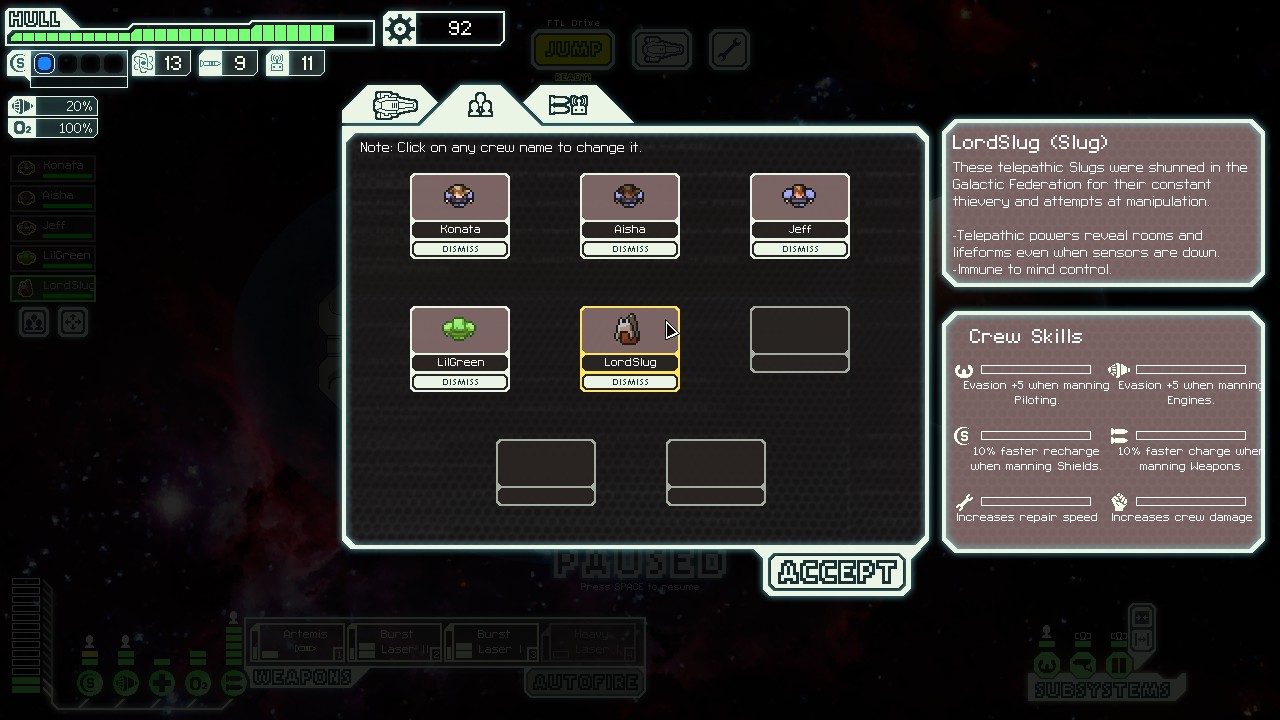Dismiss crew member Konata
1280x720 pixels.
coord(460,249)
